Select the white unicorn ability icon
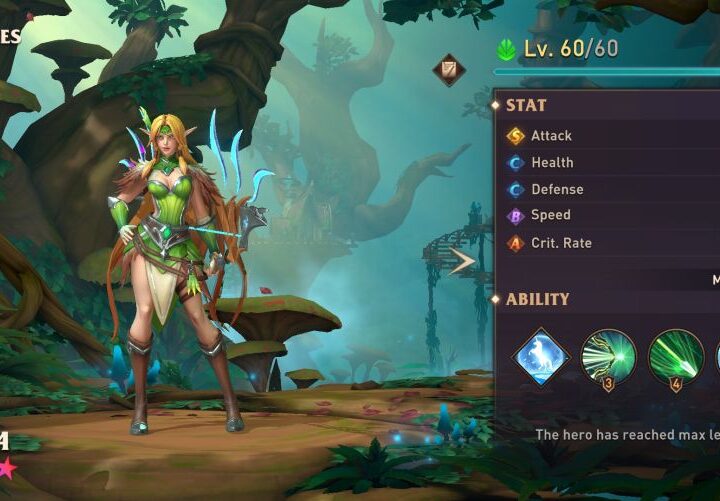Screen dimensions: 720x501 [541, 357]
